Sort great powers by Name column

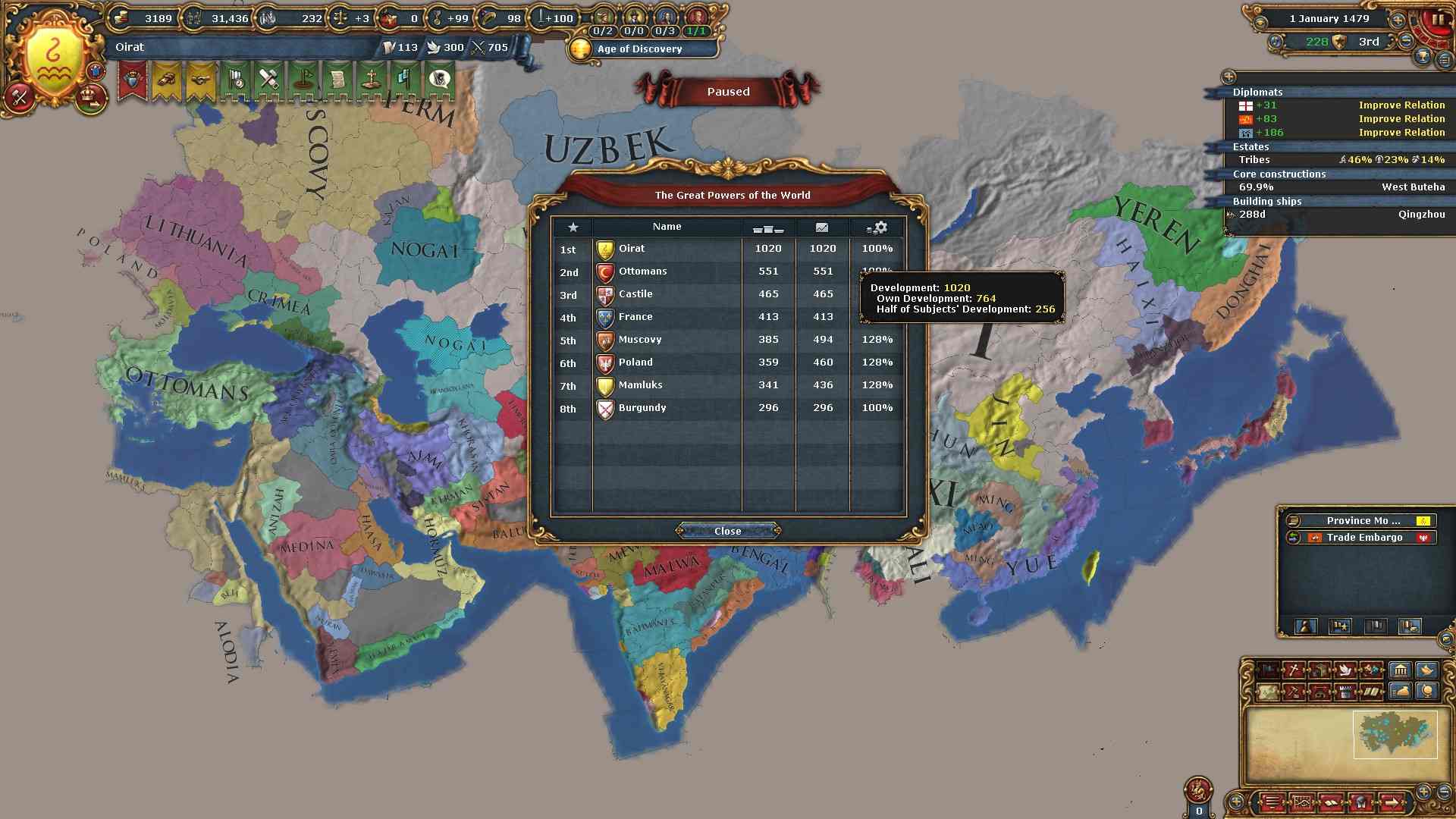pyautogui.click(x=667, y=227)
